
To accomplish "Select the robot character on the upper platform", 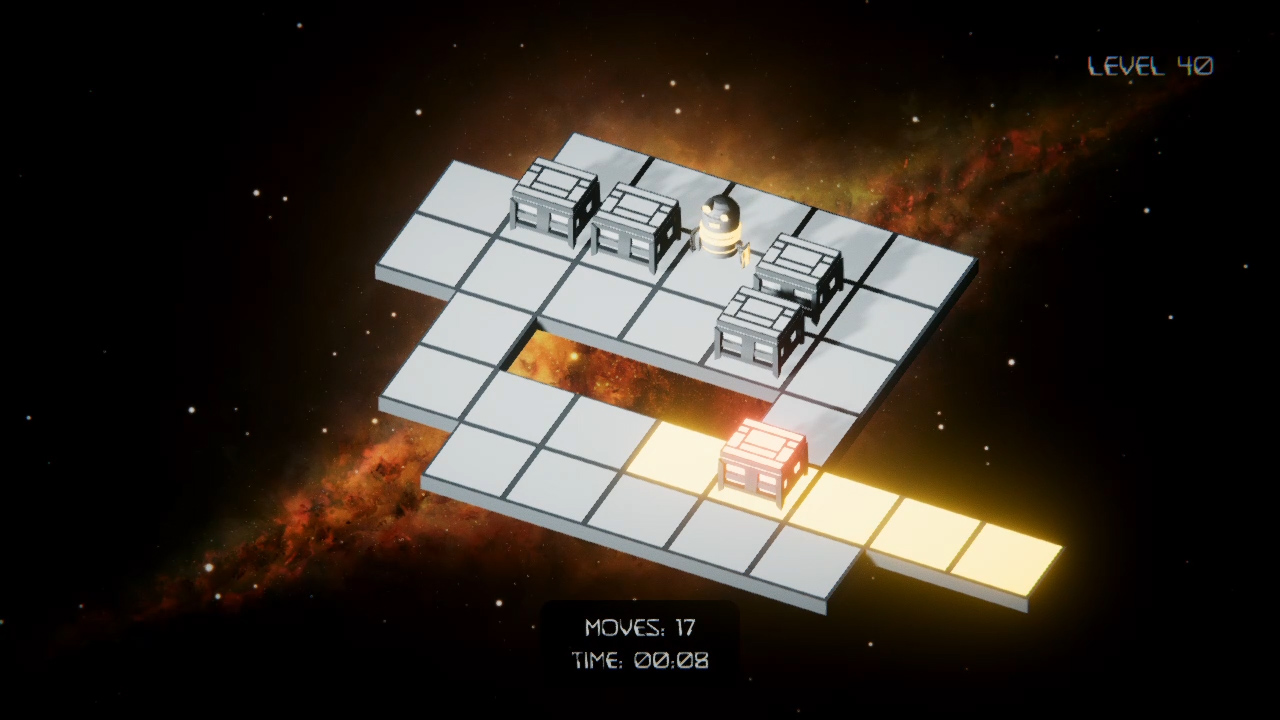I will [719, 225].
